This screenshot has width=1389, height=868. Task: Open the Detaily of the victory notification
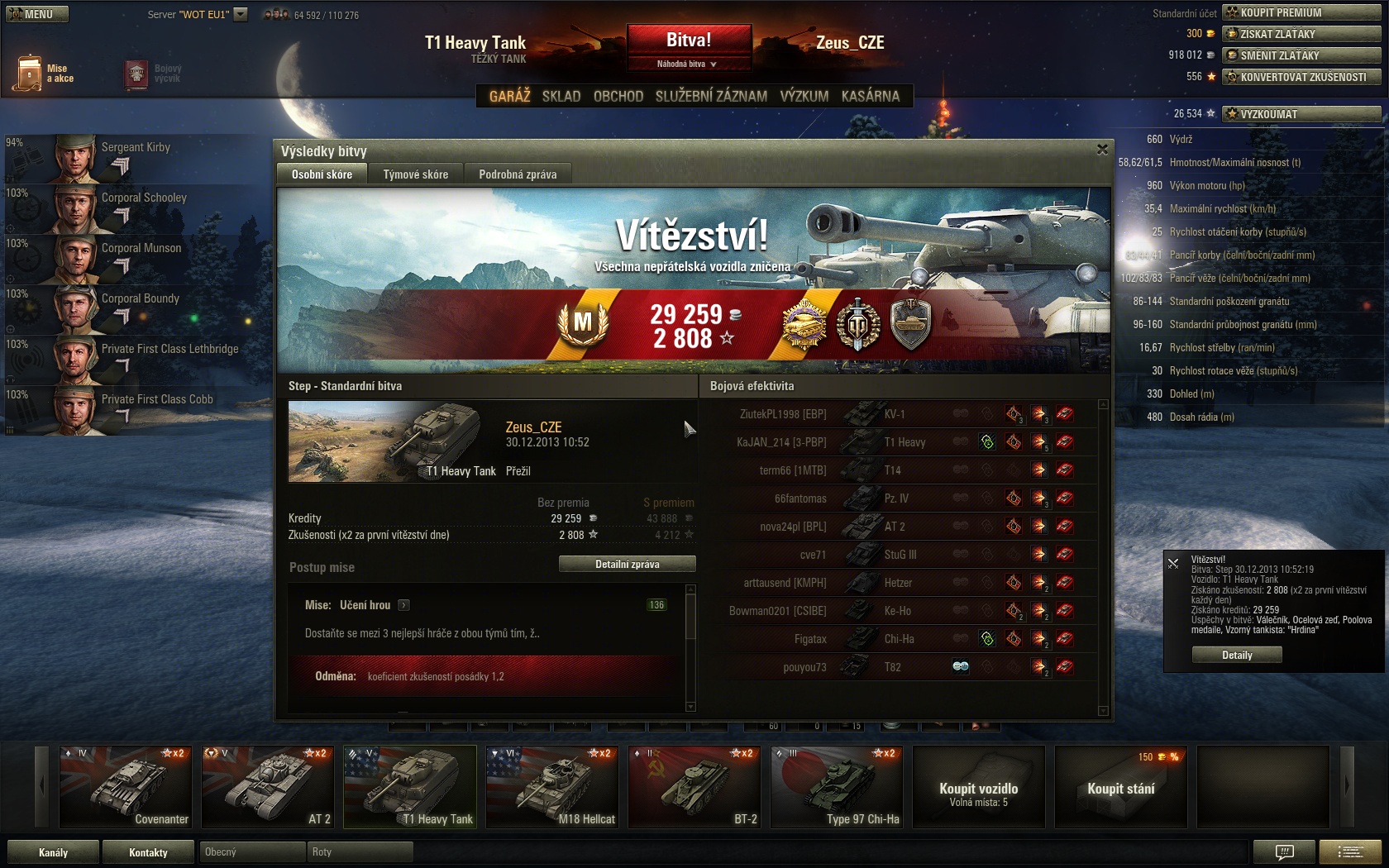tap(1237, 655)
